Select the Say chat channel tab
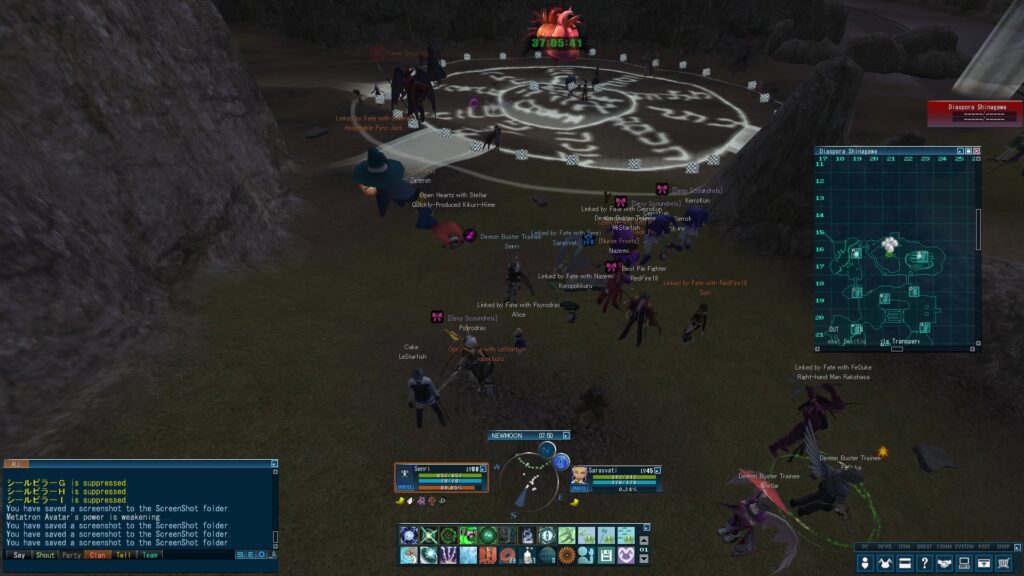 coord(18,555)
